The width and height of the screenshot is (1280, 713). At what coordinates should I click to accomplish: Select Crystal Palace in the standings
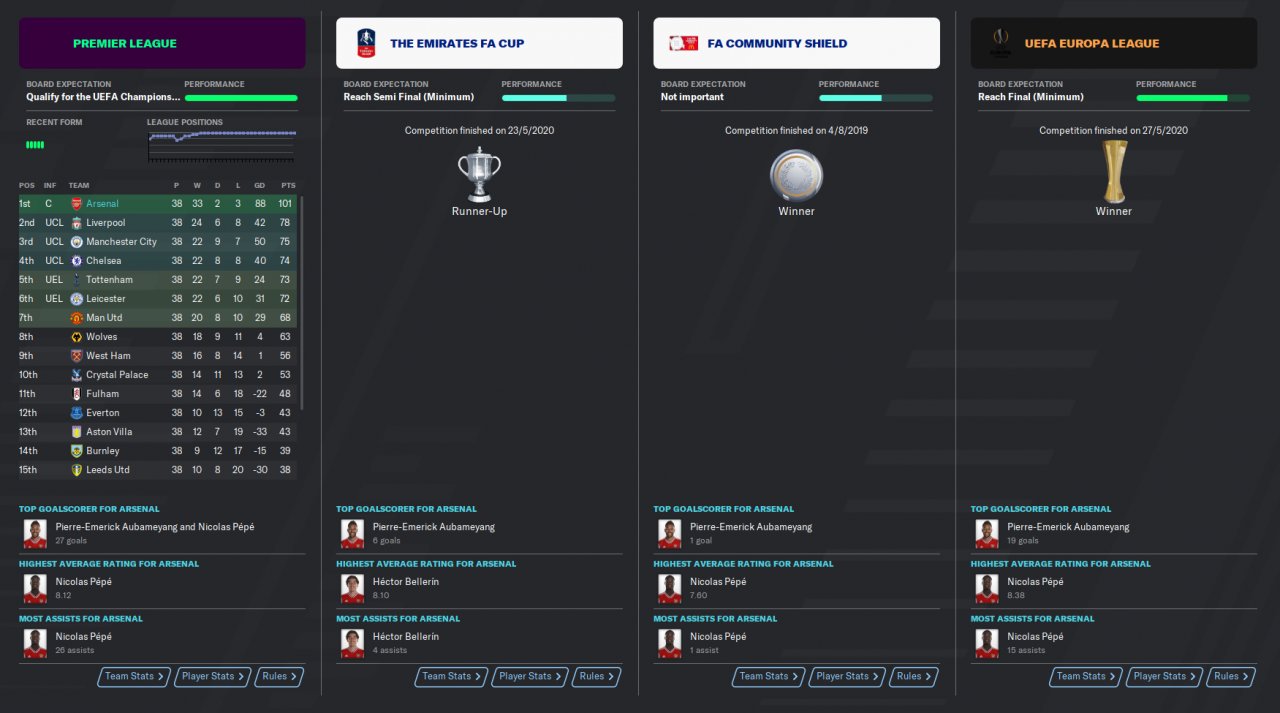coord(117,375)
